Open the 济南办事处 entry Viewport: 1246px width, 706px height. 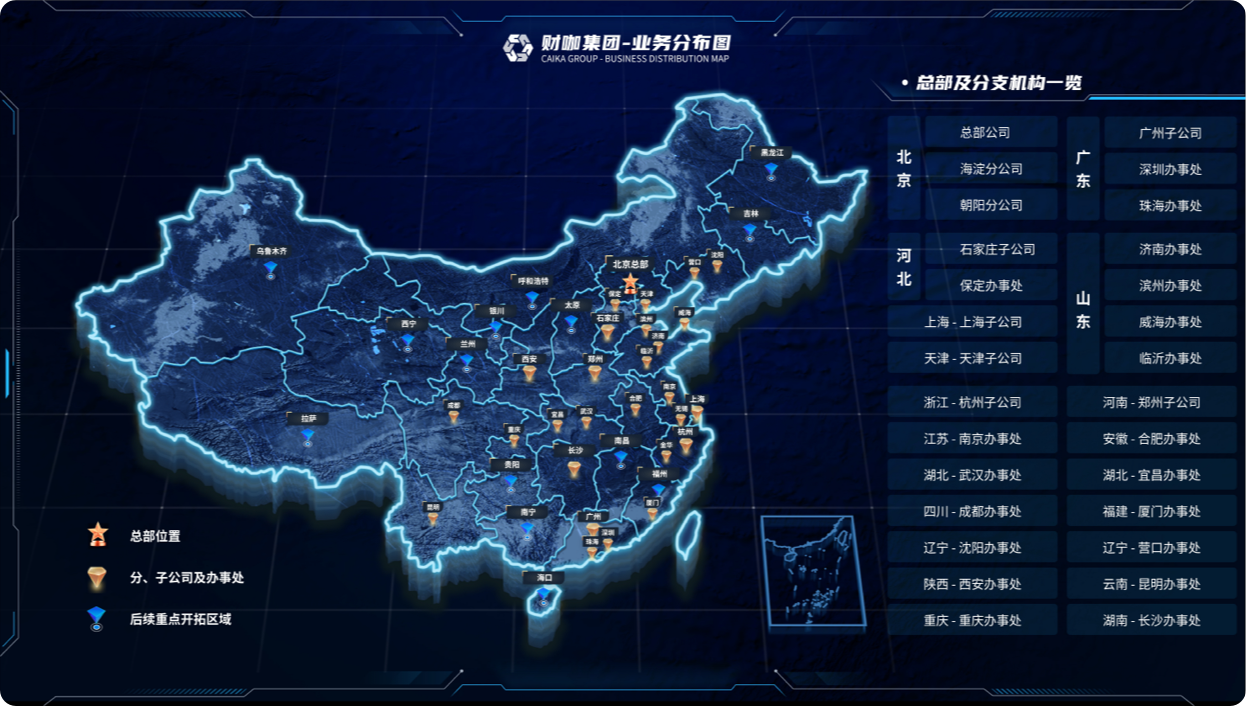coord(1170,249)
